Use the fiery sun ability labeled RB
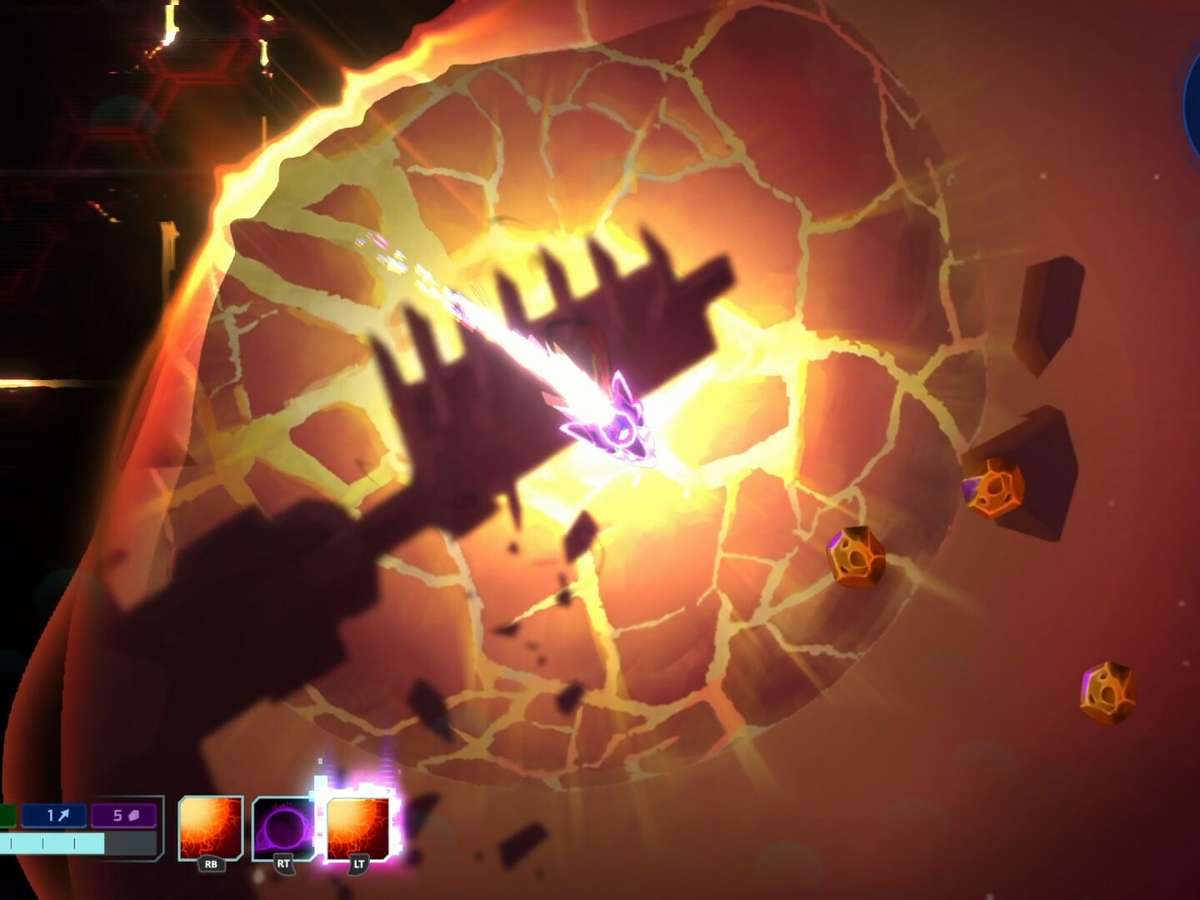The width and height of the screenshot is (1200, 900). 210,828
